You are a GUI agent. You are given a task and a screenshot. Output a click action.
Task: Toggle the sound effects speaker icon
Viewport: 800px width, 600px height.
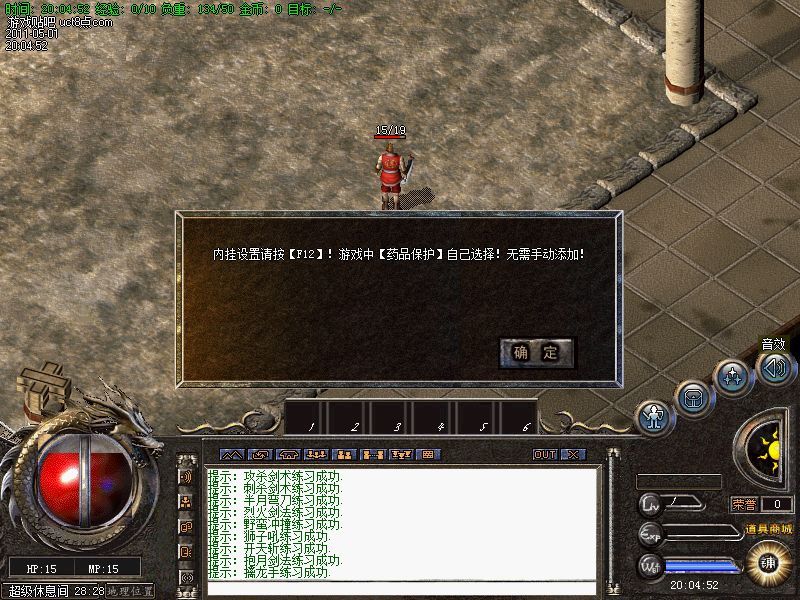(x=776, y=367)
